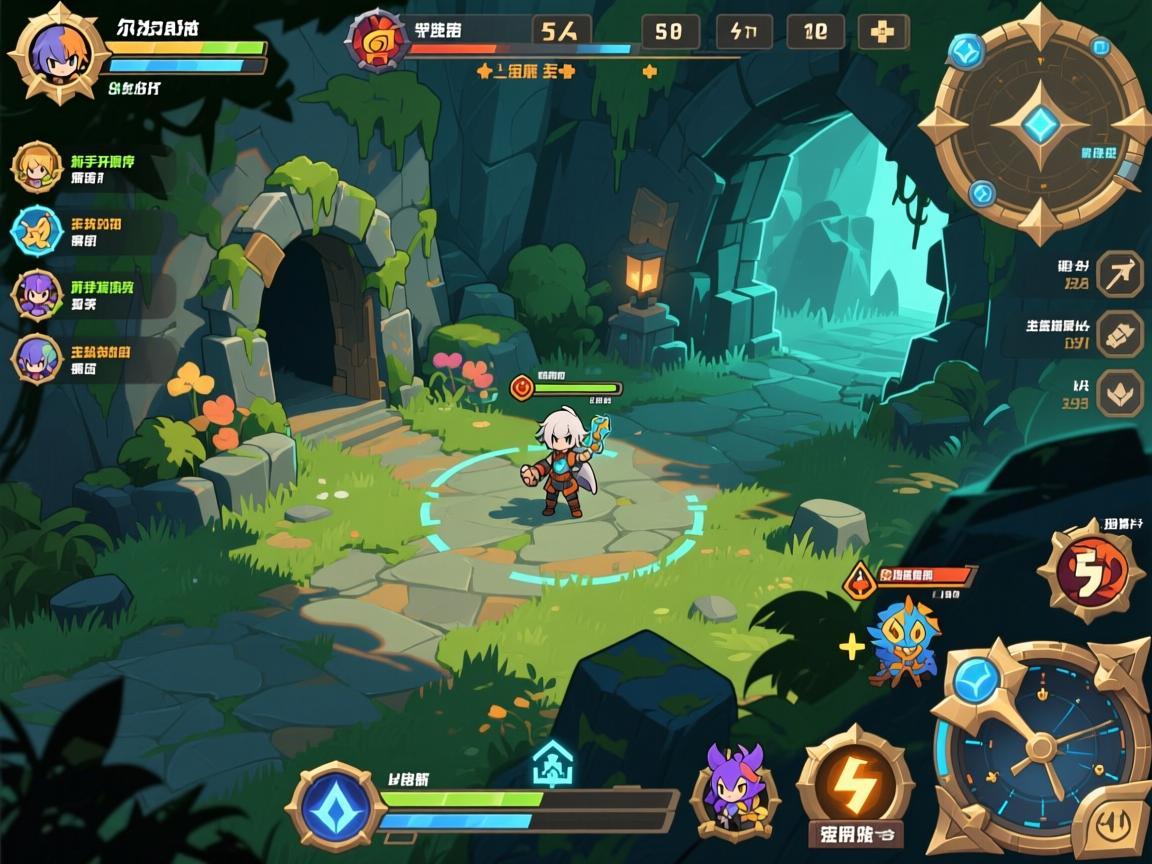1152x864 pixels.
Task: Activate the arrow skill icon
Action: point(1119,273)
